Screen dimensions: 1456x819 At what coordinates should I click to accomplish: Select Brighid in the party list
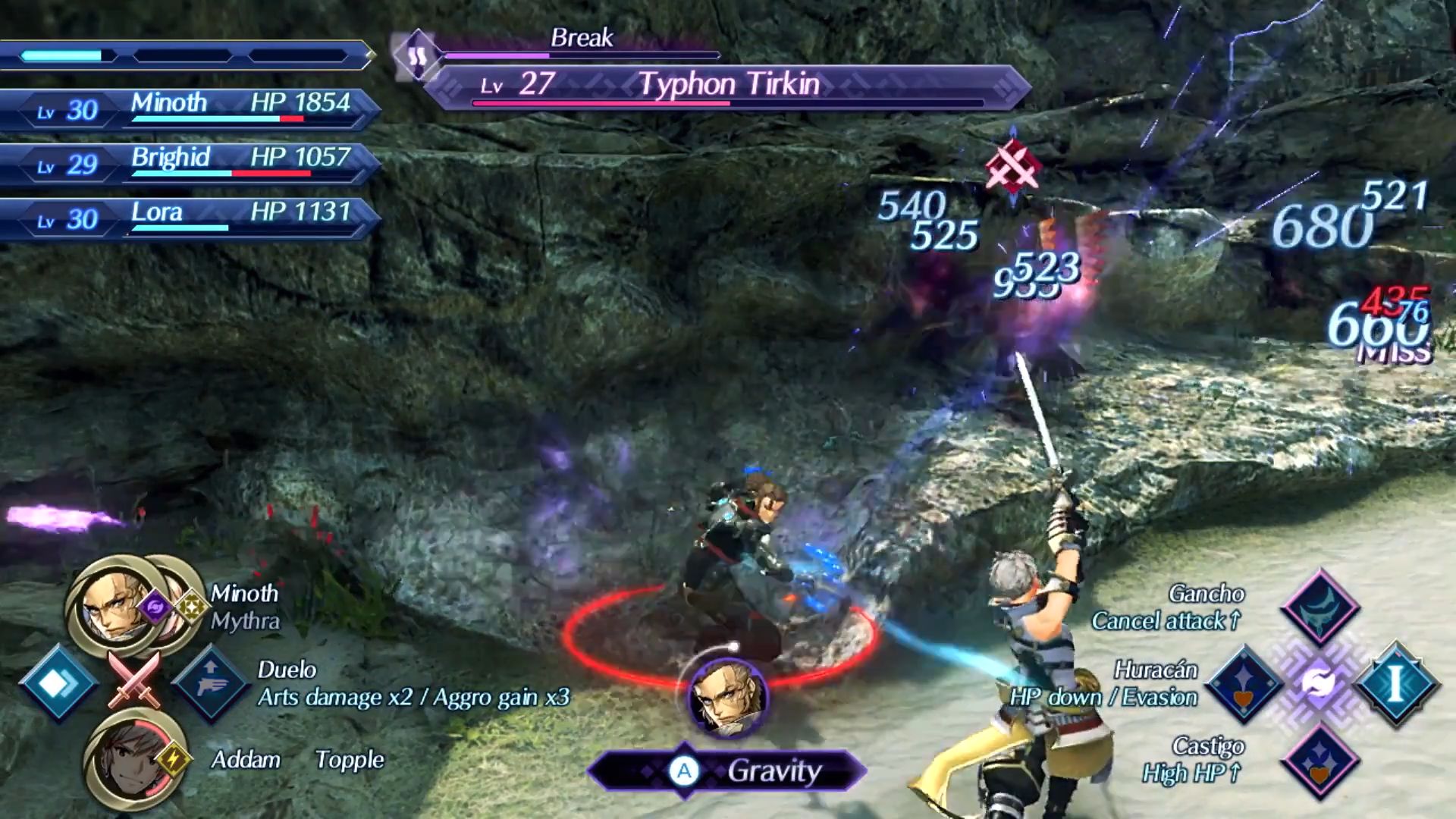point(190,162)
